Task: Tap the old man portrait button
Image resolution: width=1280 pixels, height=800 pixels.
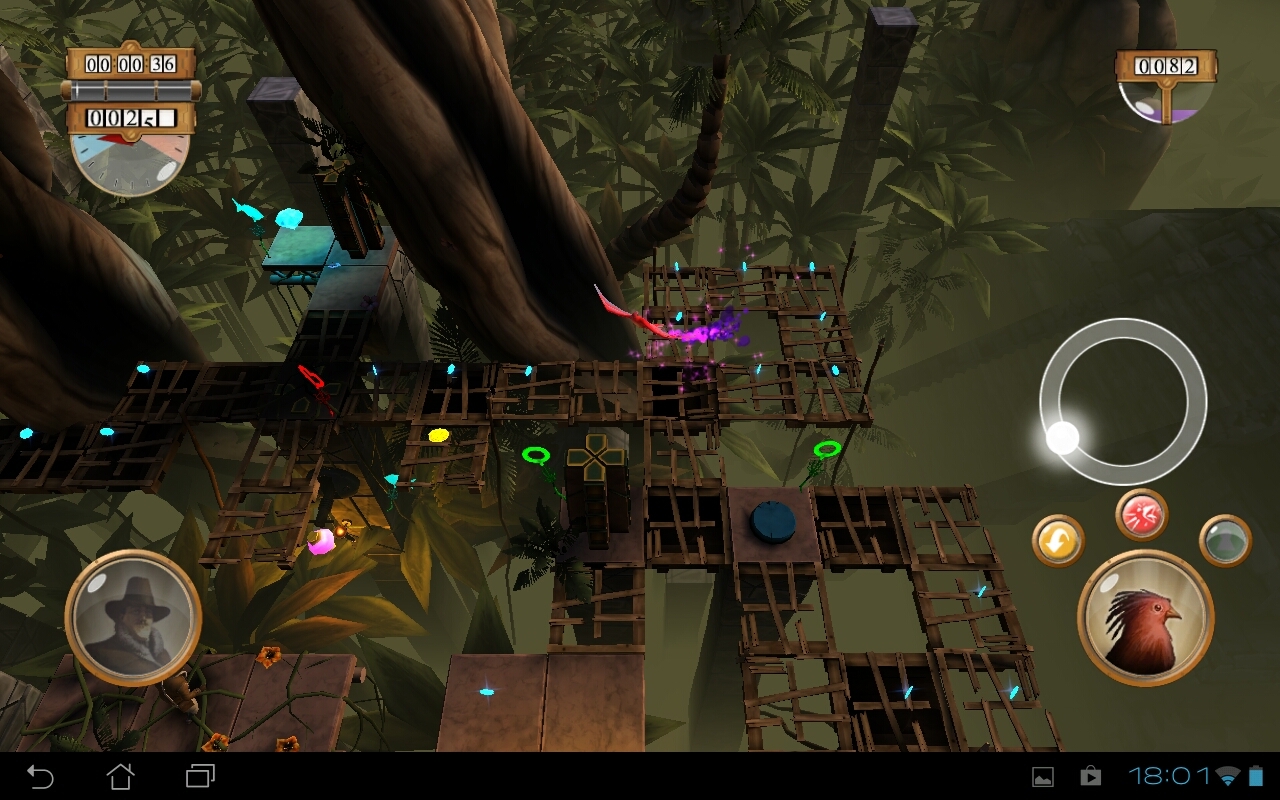Action: (x=133, y=617)
